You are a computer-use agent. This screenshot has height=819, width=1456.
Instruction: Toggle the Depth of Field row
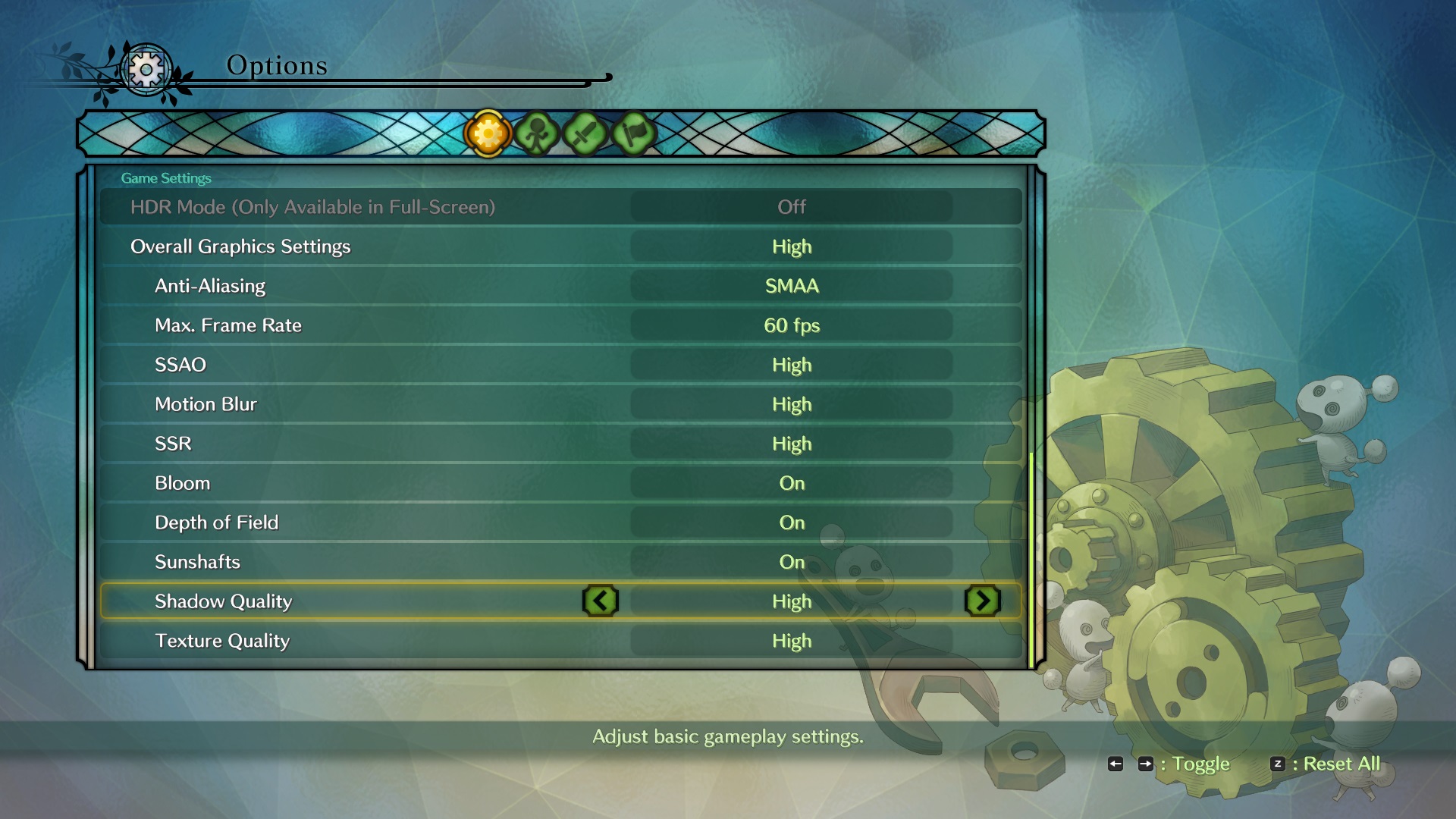(561, 522)
